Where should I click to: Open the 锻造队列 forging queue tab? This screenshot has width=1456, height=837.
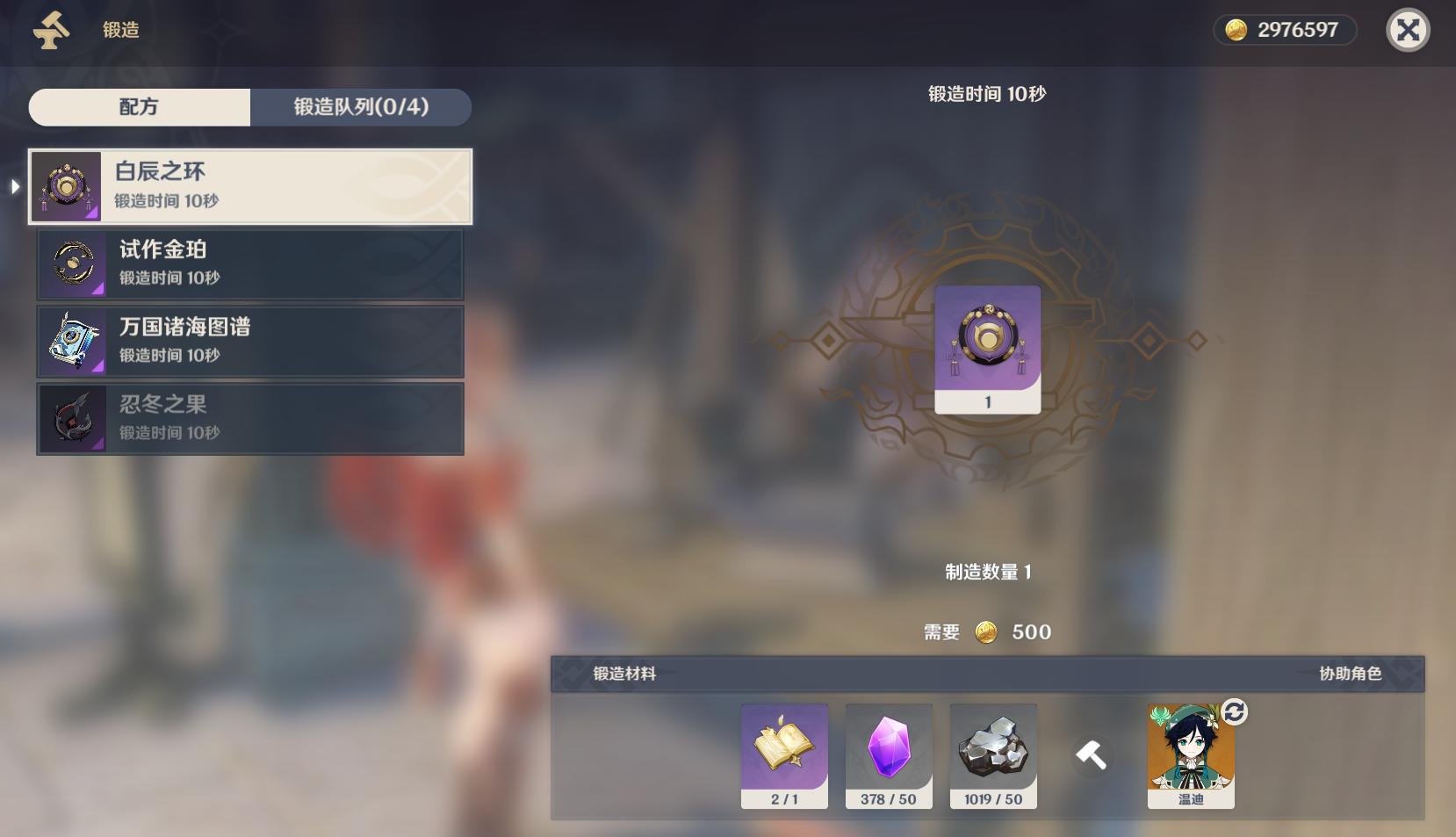tap(361, 107)
